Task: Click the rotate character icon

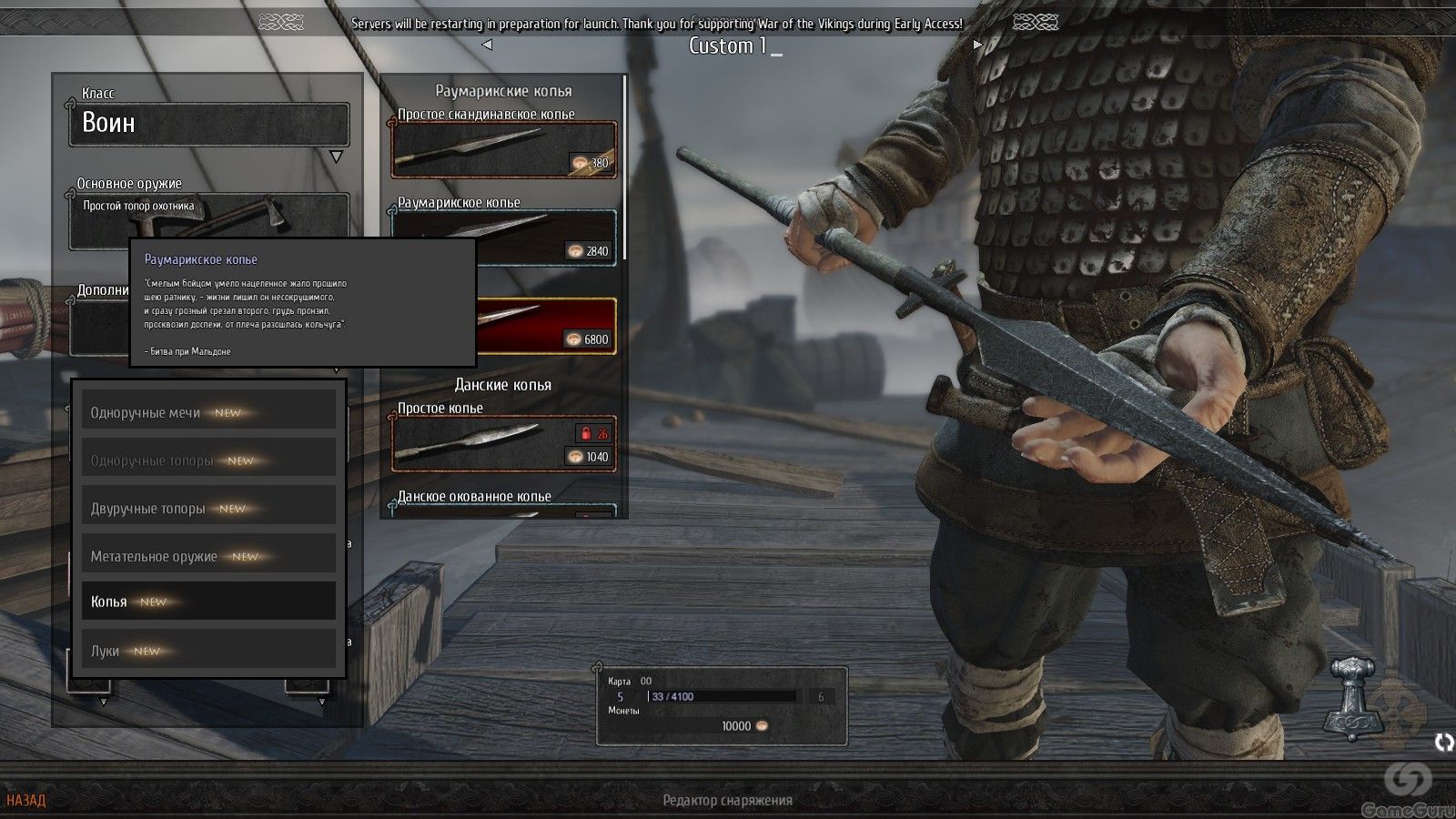Action: [1444, 743]
